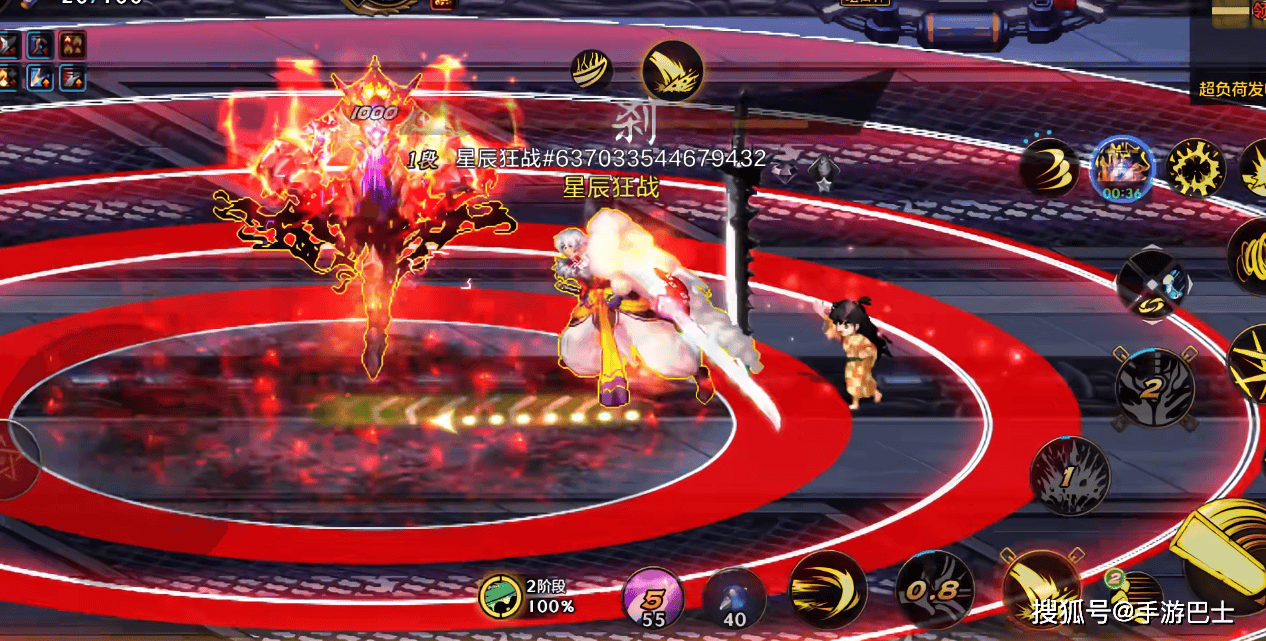Image resolution: width=1266 pixels, height=641 pixels.
Task: Use the purple potion with 55 count
Action: (653, 596)
